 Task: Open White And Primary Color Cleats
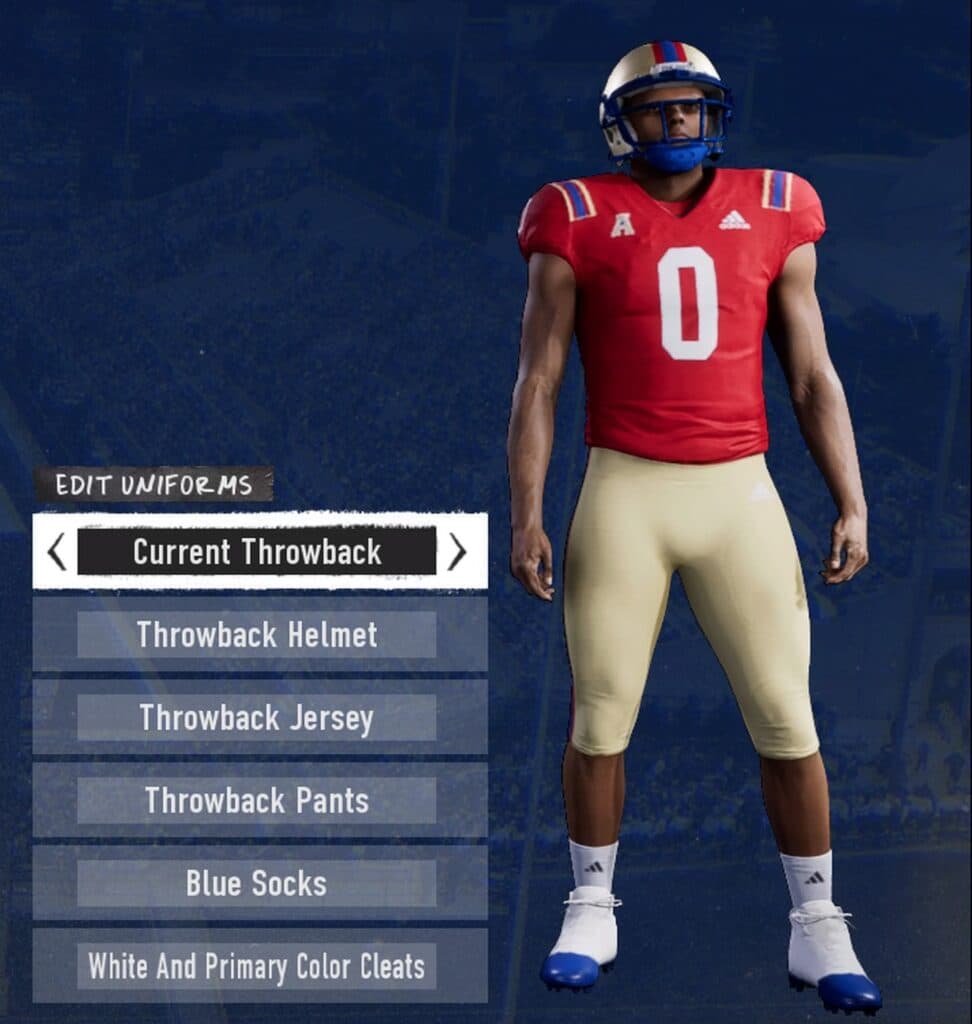[257, 967]
